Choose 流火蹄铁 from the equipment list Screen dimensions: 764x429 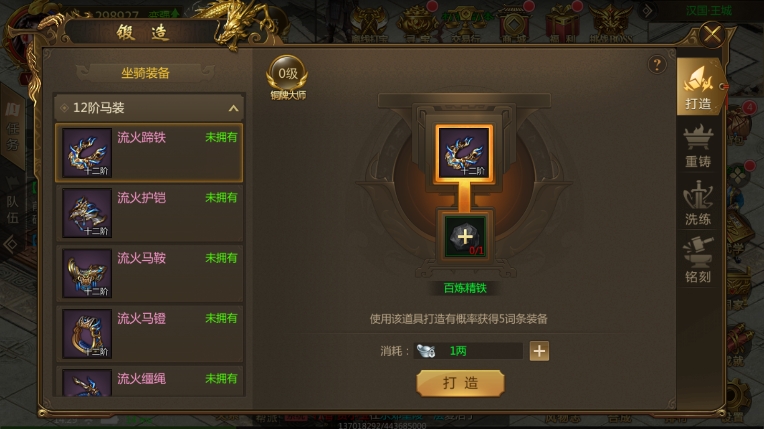click(149, 153)
